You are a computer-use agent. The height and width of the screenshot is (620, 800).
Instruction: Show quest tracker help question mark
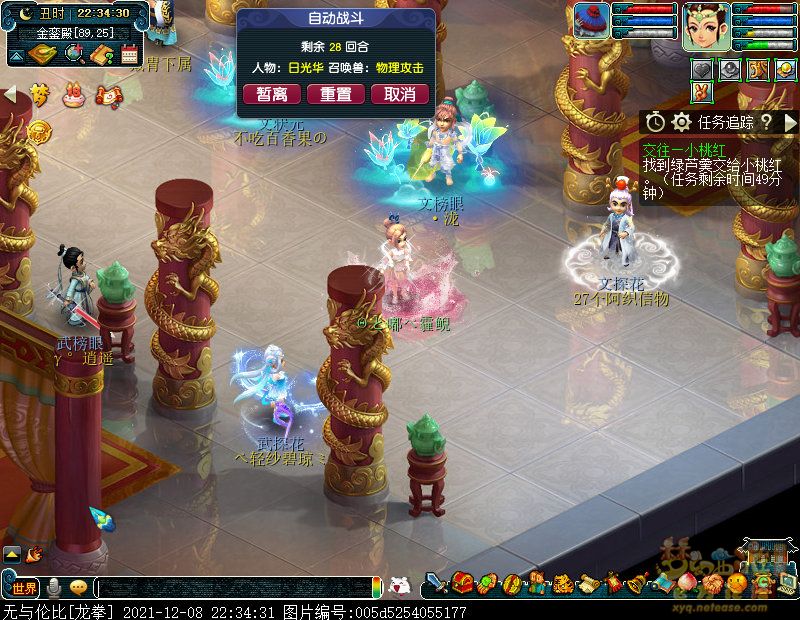tap(765, 122)
